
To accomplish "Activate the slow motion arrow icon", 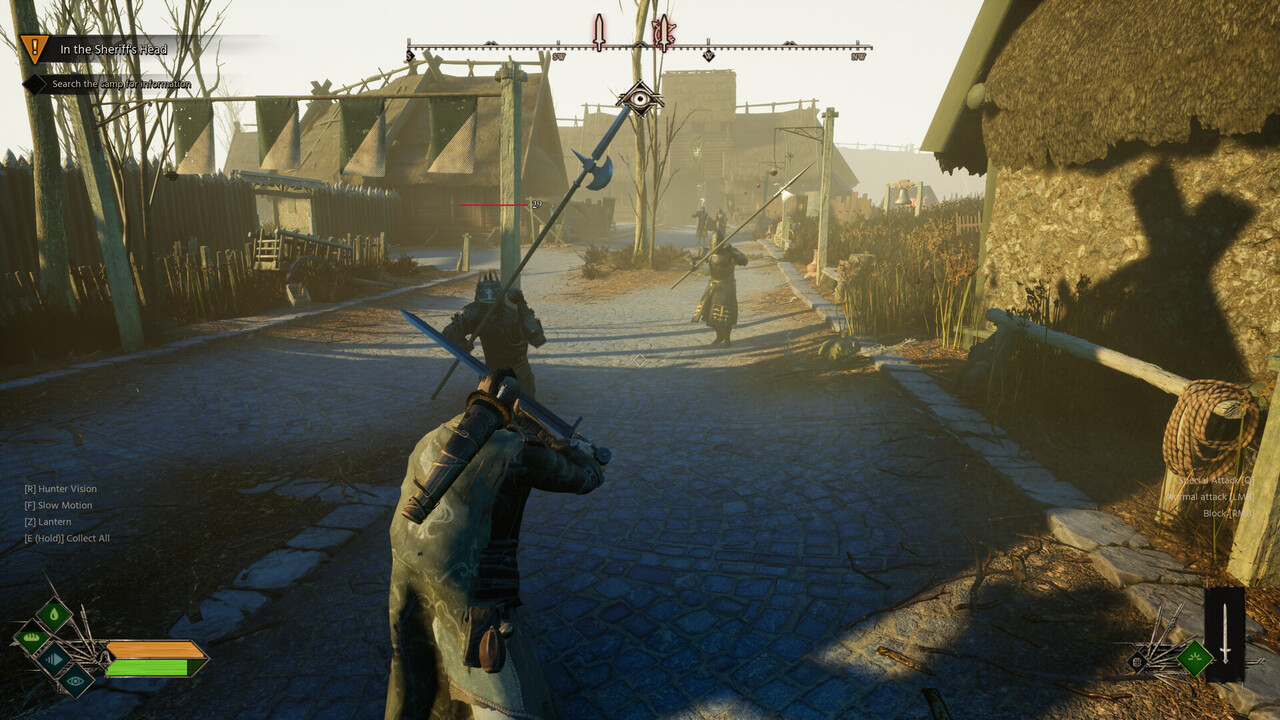I will pos(53,658).
